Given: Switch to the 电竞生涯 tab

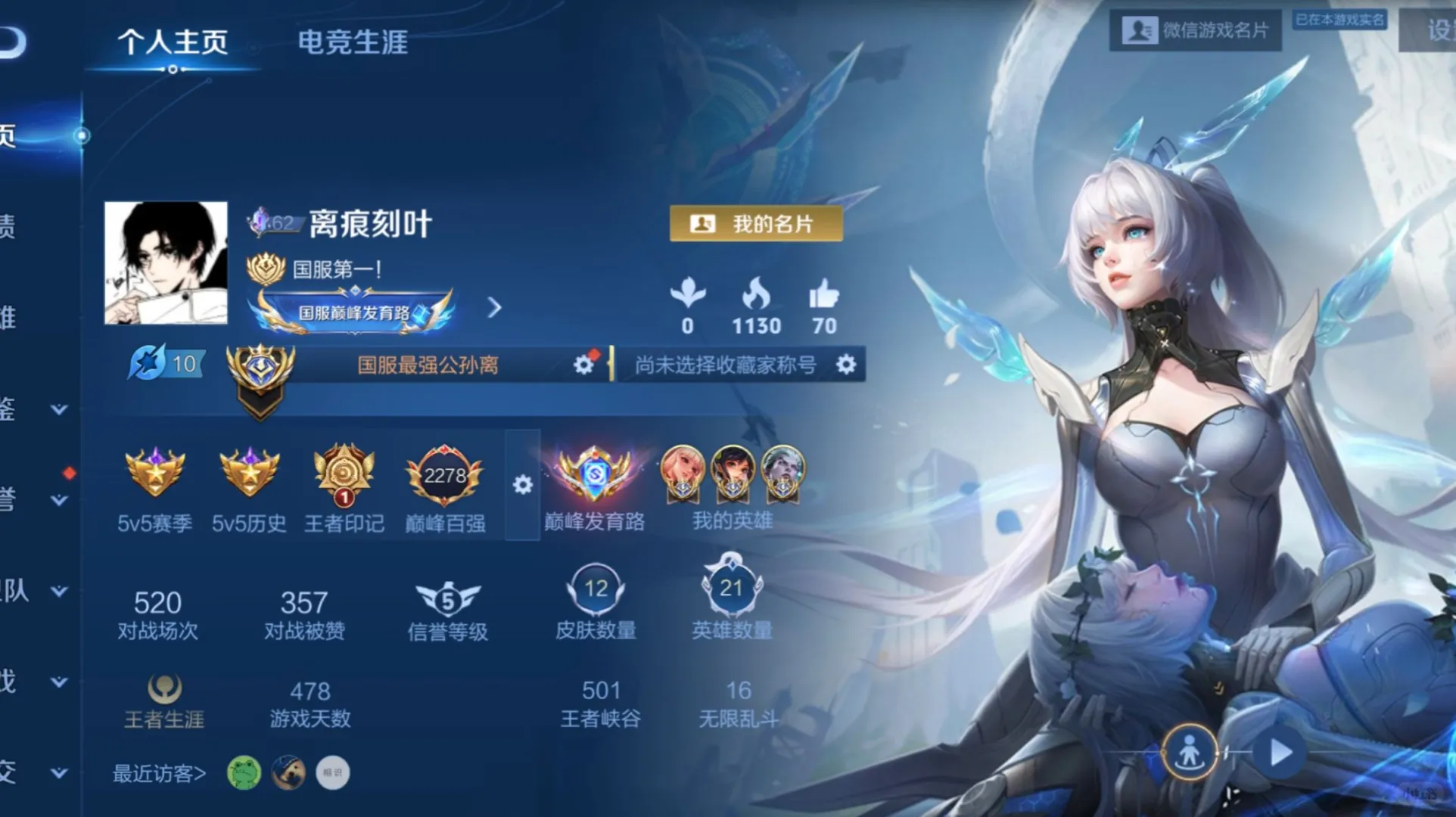Looking at the screenshot, I should point(352,43).
